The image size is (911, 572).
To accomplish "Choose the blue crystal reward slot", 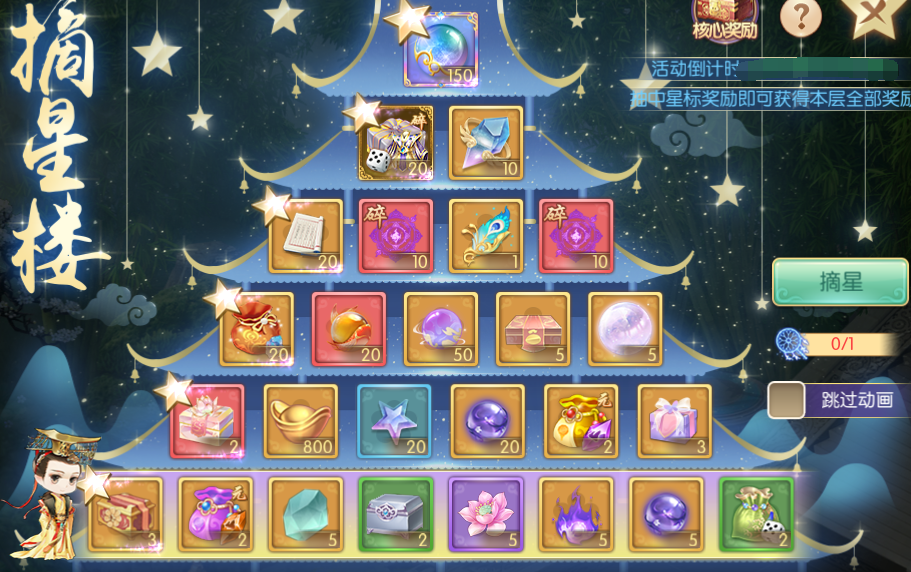I will tap(486, 143).
